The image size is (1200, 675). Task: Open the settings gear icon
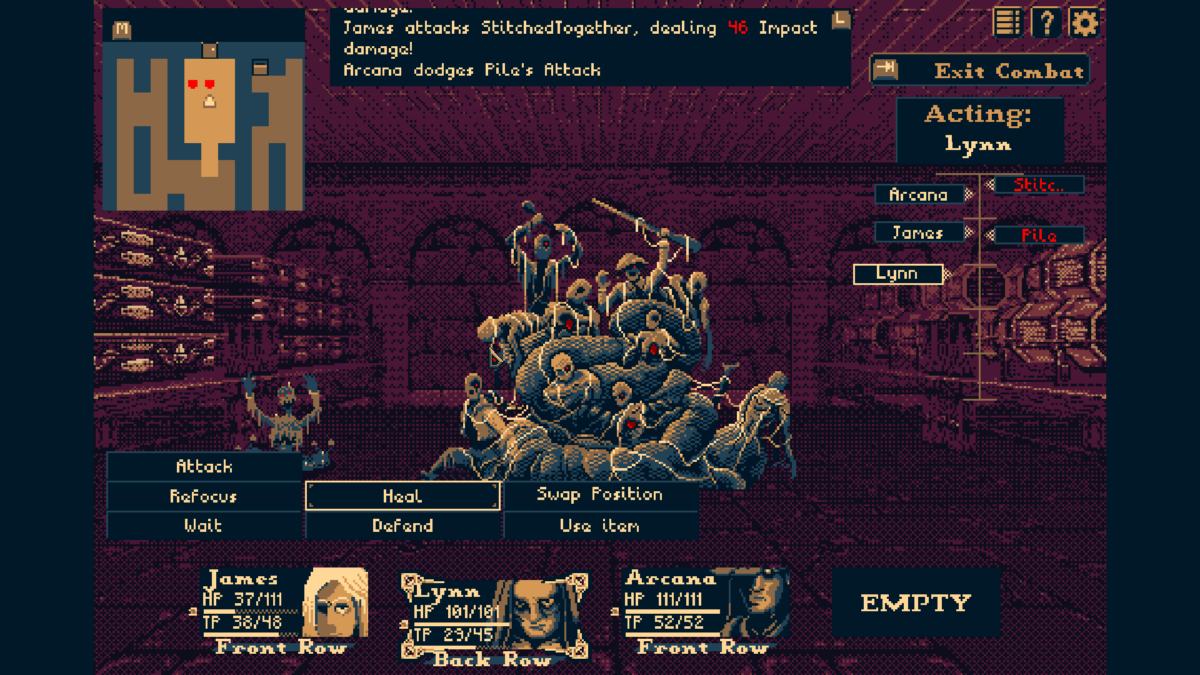click(x=1084, y=22)
